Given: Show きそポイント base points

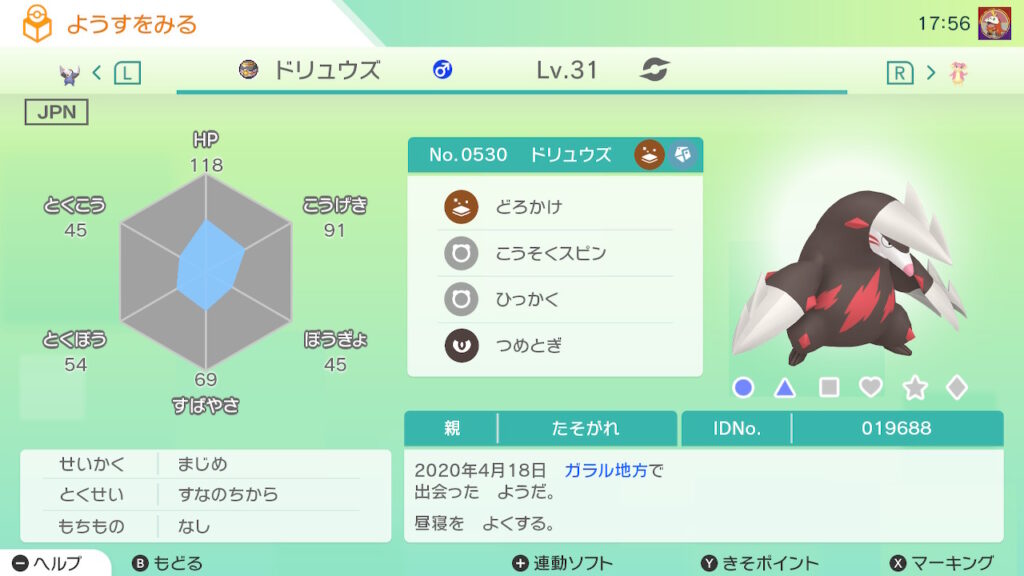Looking at the screenshot, I should 759,563.
